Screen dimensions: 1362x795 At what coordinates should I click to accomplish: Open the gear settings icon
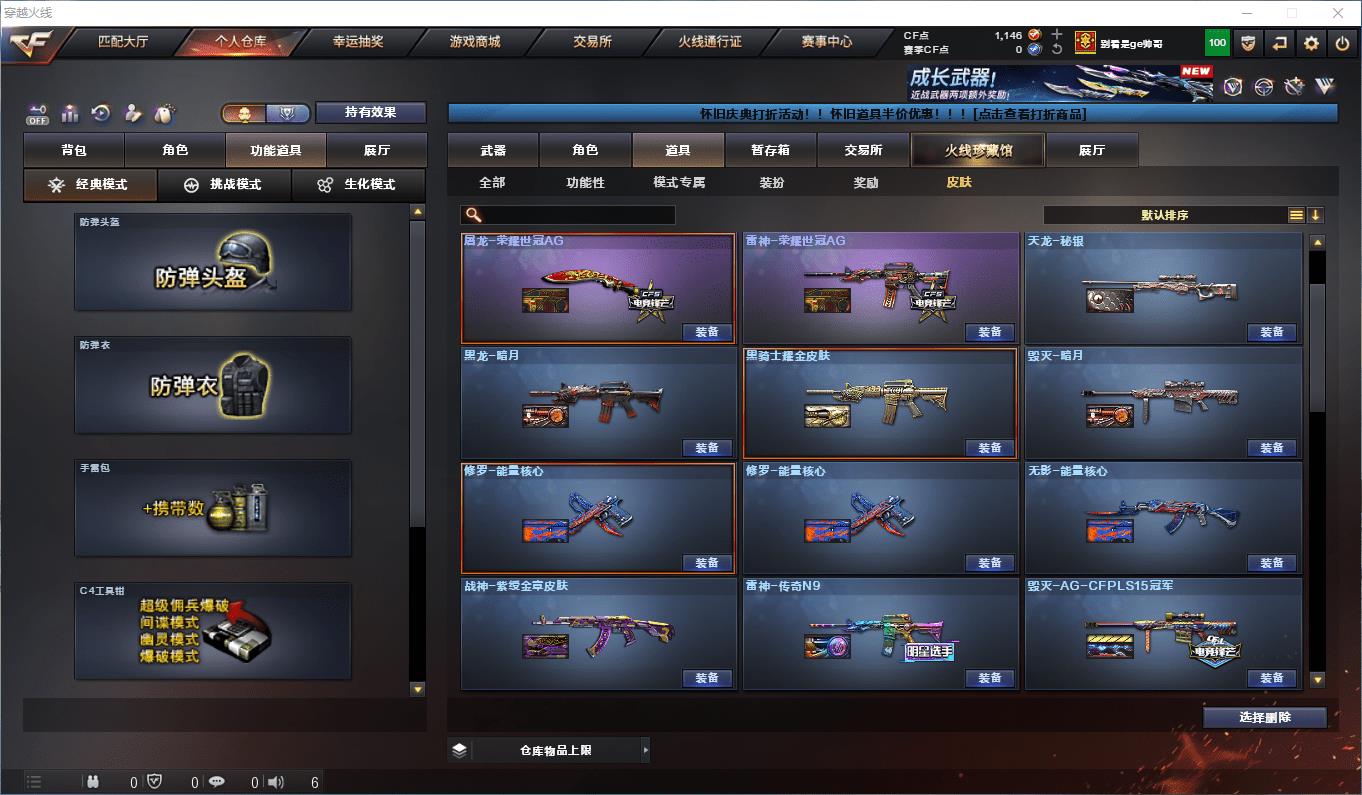1311,43
